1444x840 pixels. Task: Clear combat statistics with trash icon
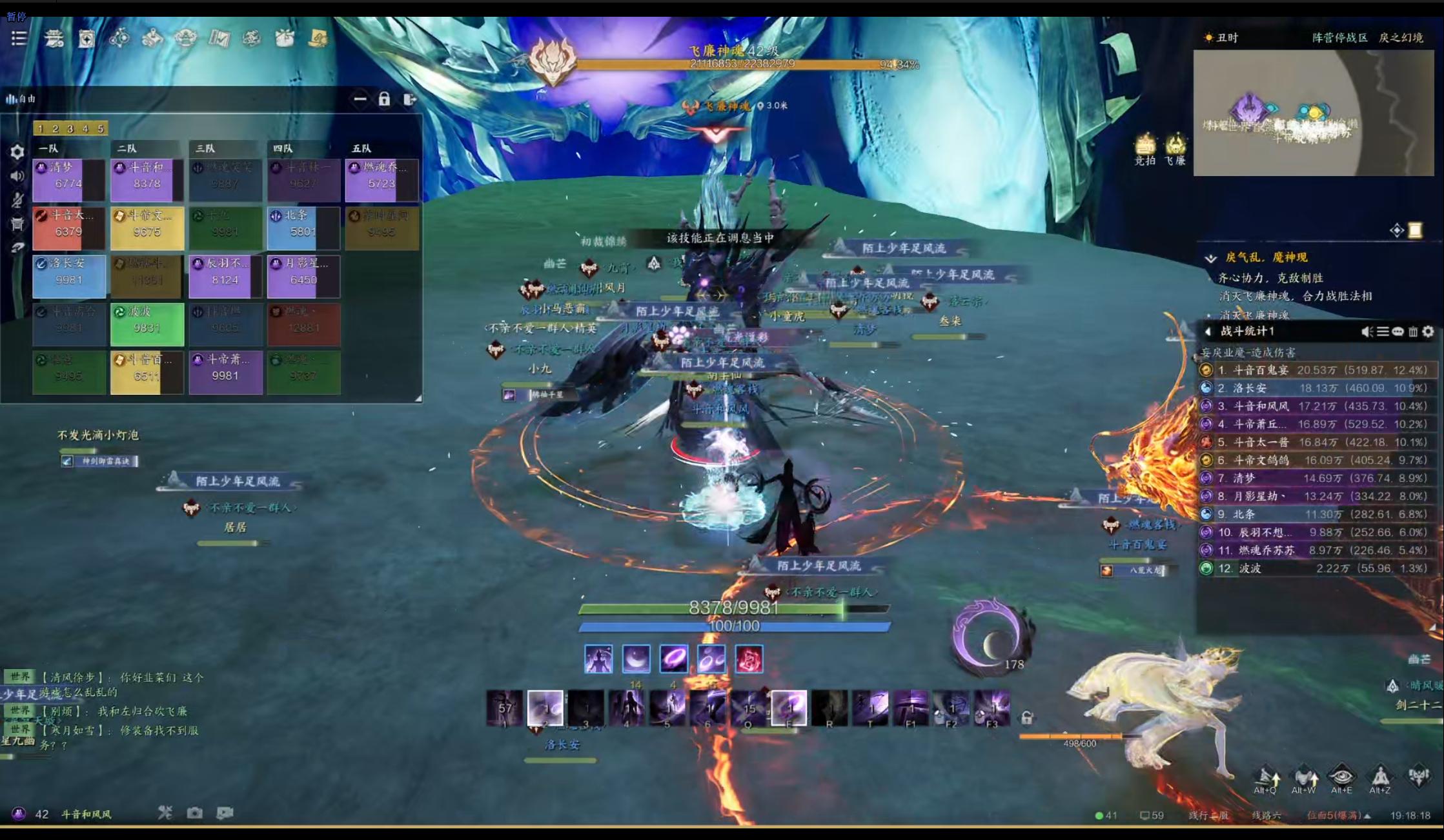coord(1413,332)
